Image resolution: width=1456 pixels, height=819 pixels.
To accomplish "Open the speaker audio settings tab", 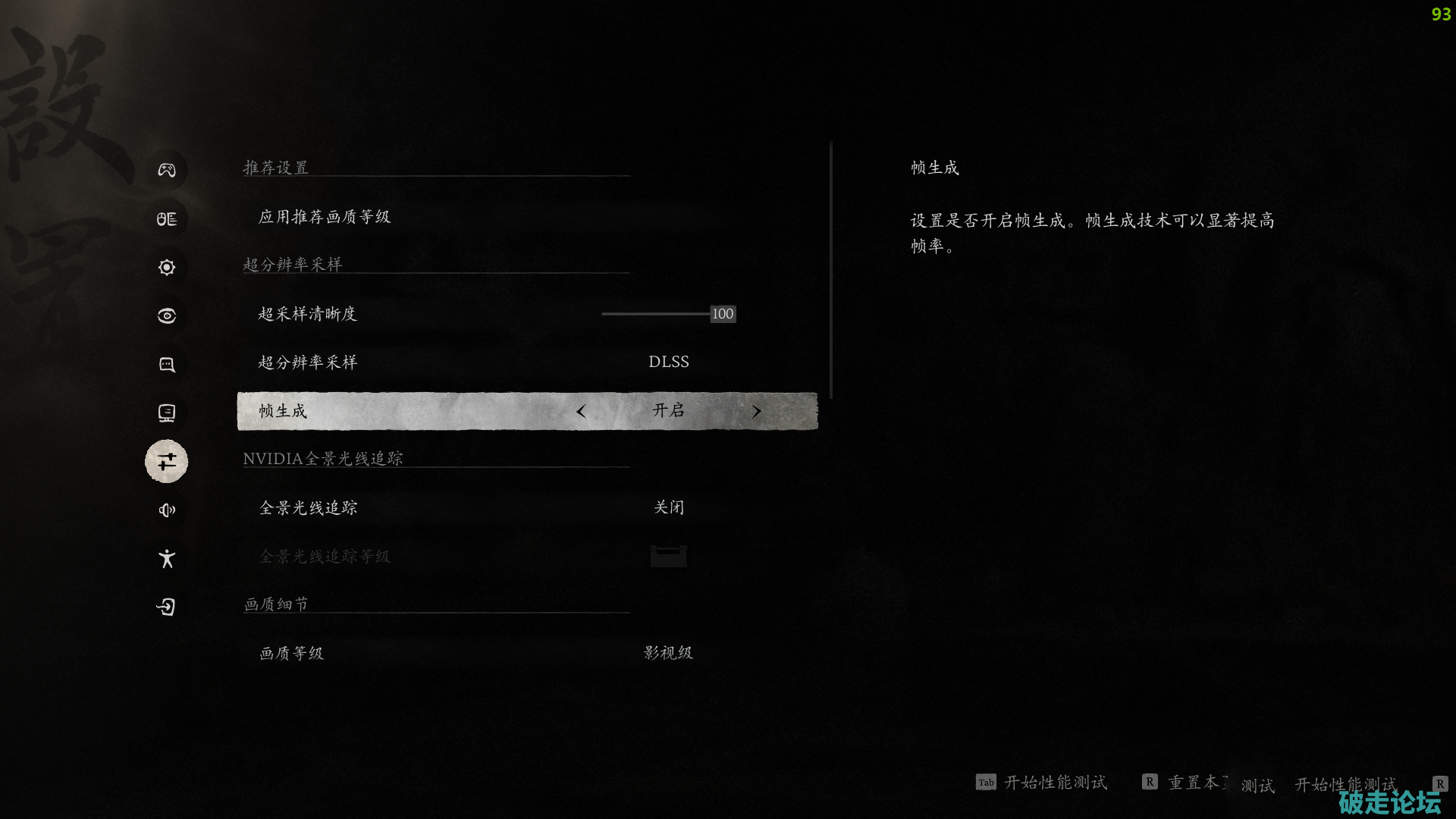I will [x=167, y=510].
